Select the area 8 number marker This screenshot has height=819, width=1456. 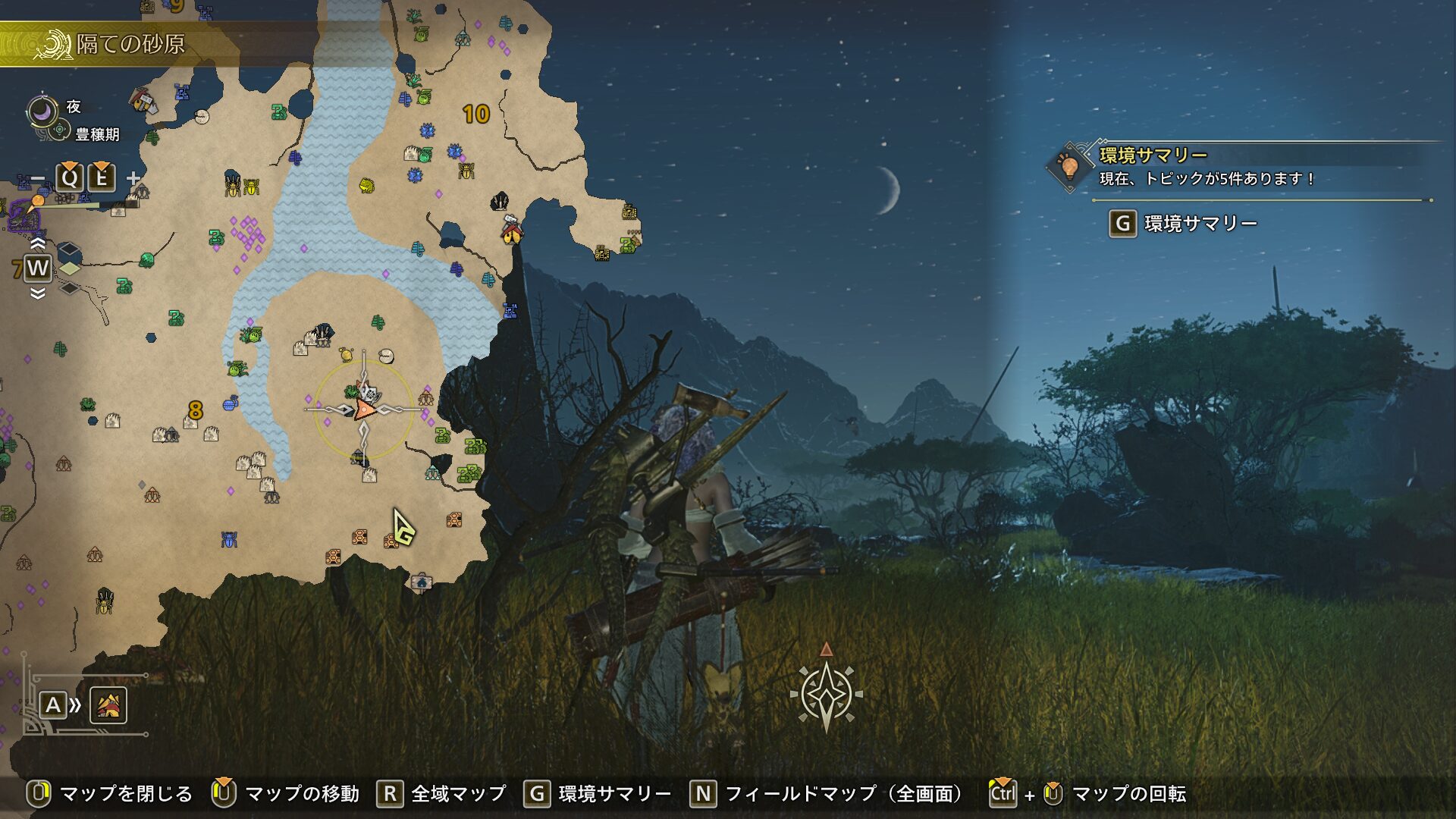pyautogui.click(x=195, y=410)
